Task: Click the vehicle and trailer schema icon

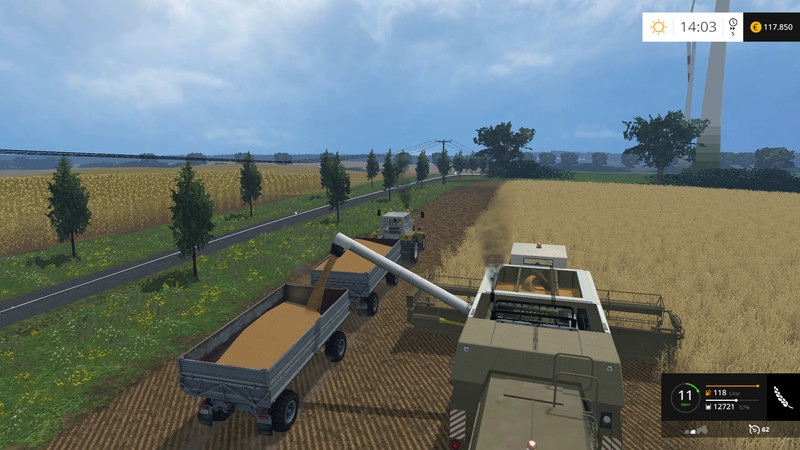Action: [x=698, y=429]
